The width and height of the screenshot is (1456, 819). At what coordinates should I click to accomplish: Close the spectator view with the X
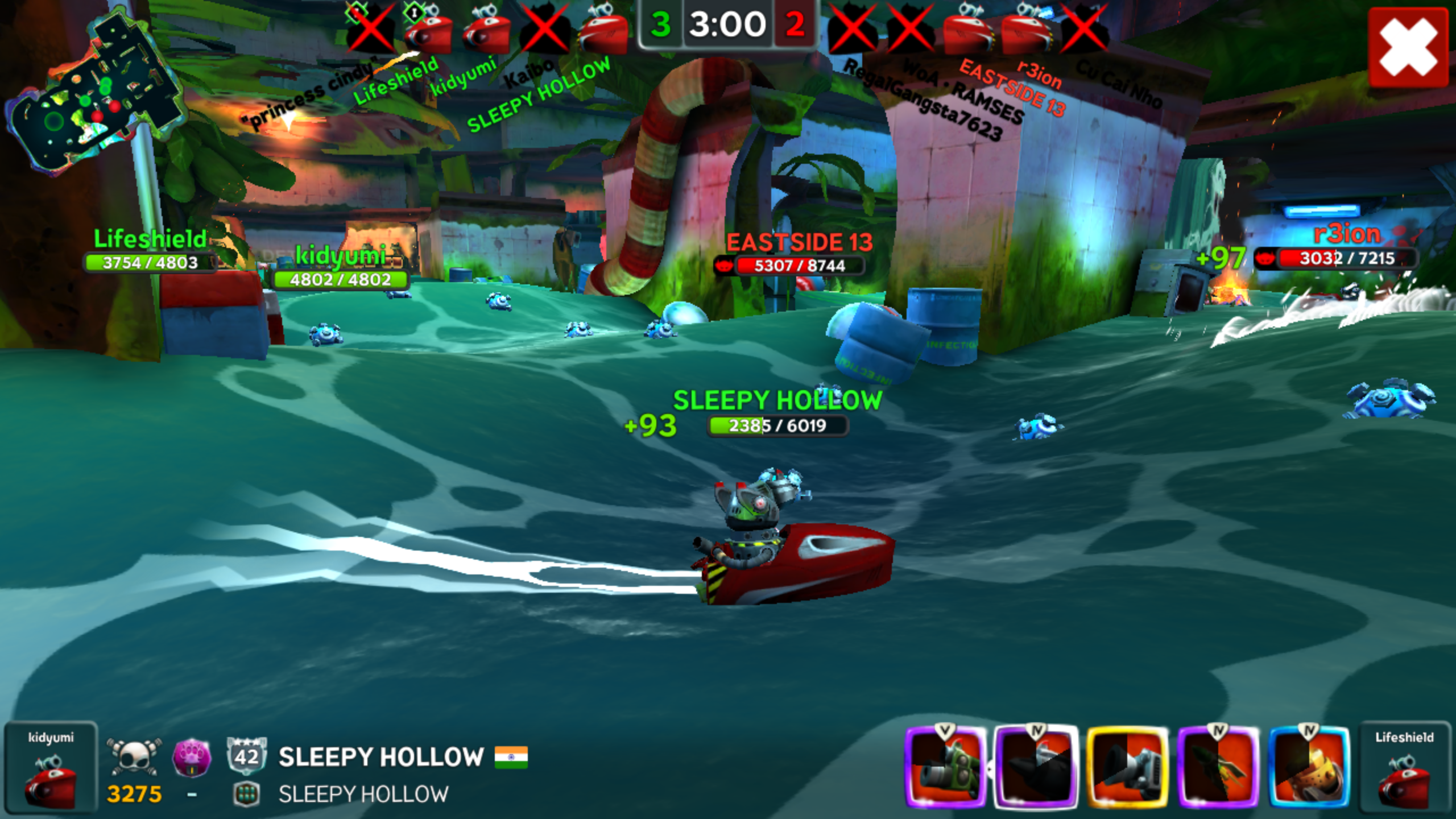1408,47
